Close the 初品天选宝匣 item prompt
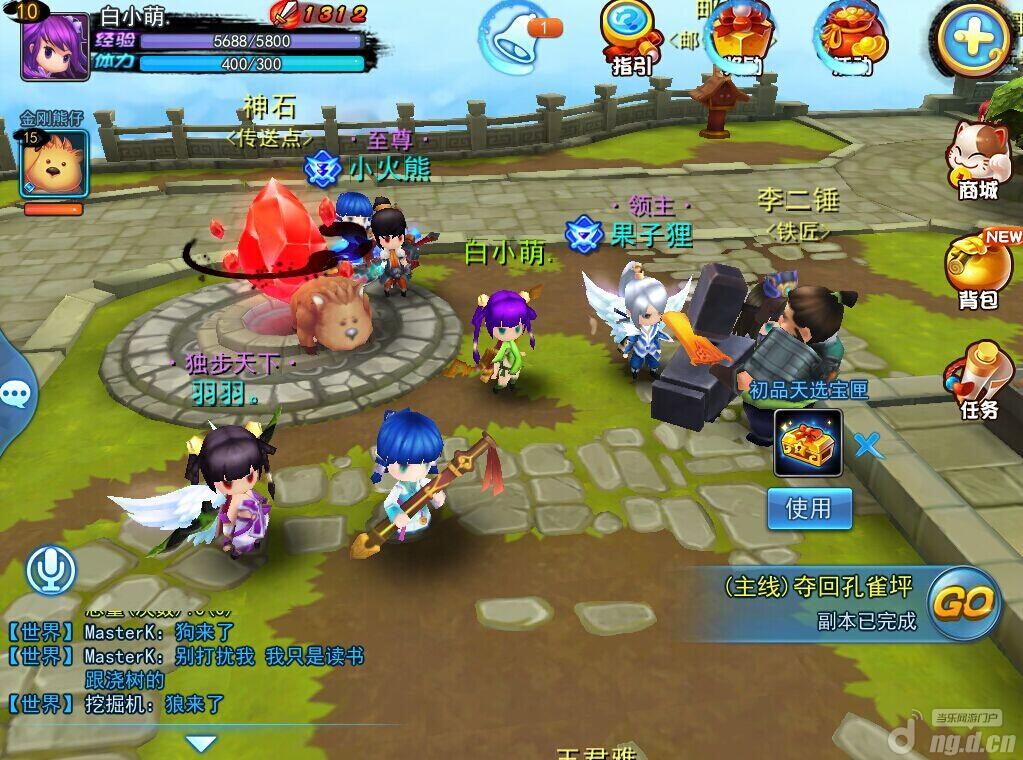This screenshot has width=1023, height=760. (868, 446)
